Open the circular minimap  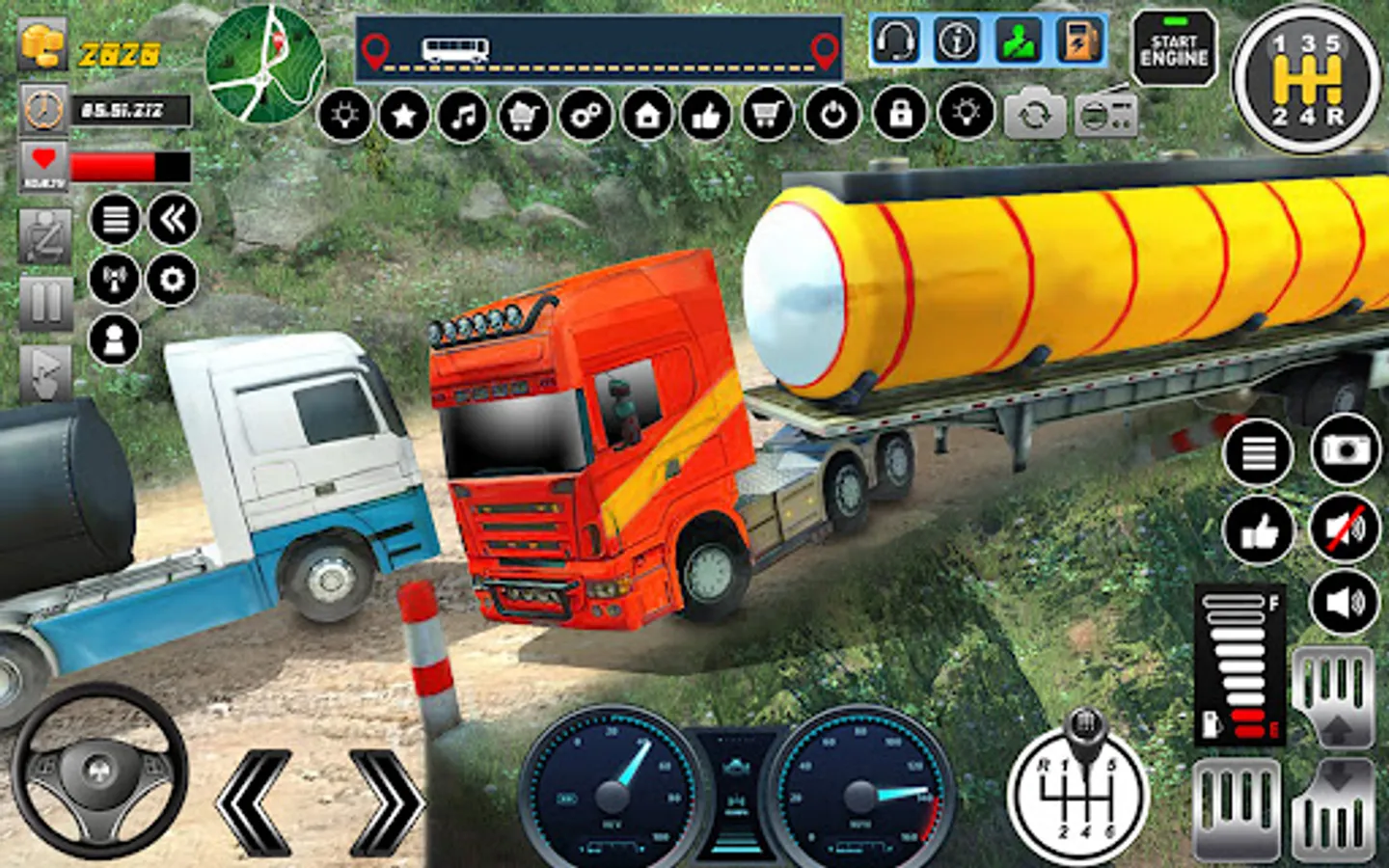264,64
